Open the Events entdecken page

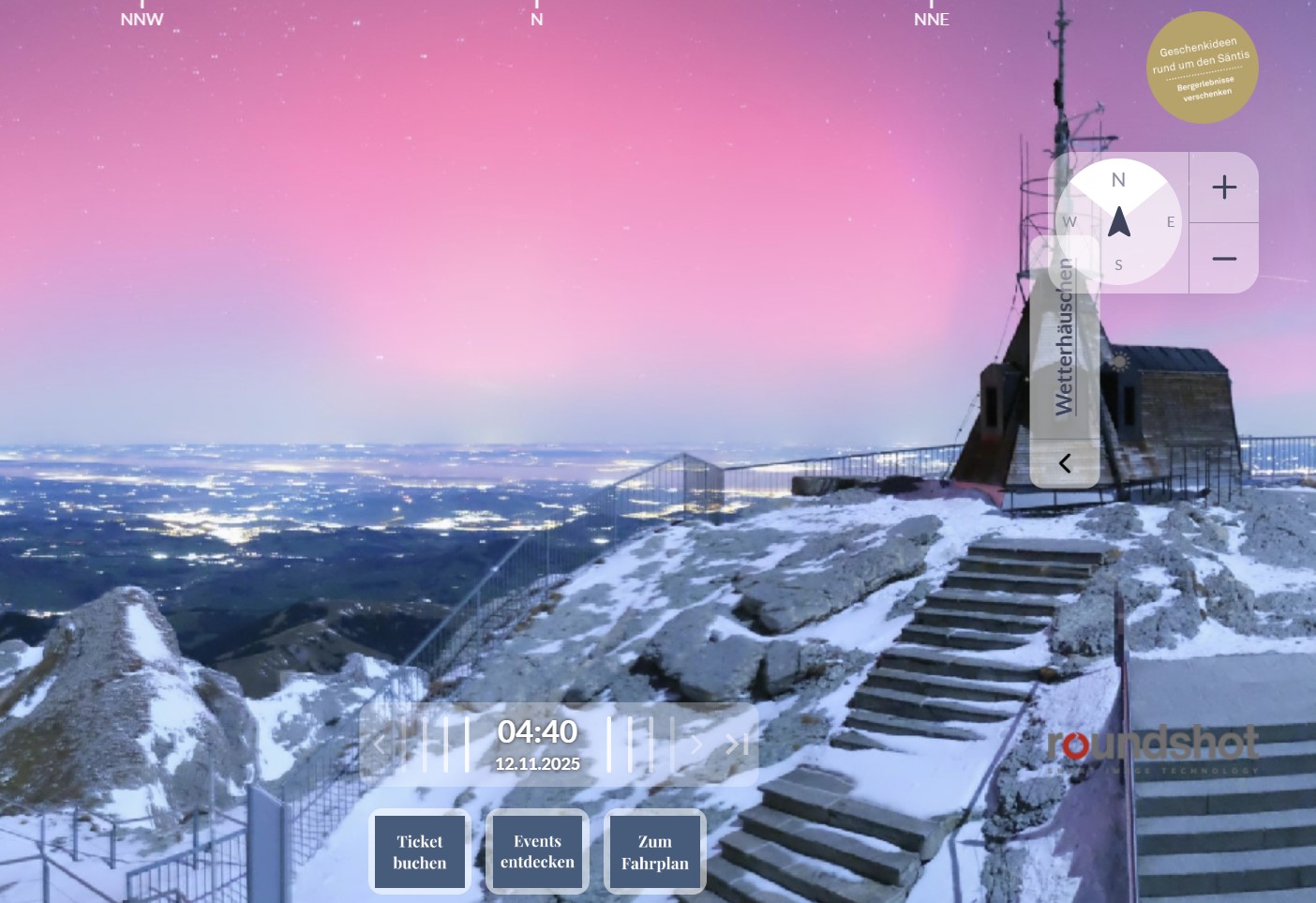tap(537, 851)
